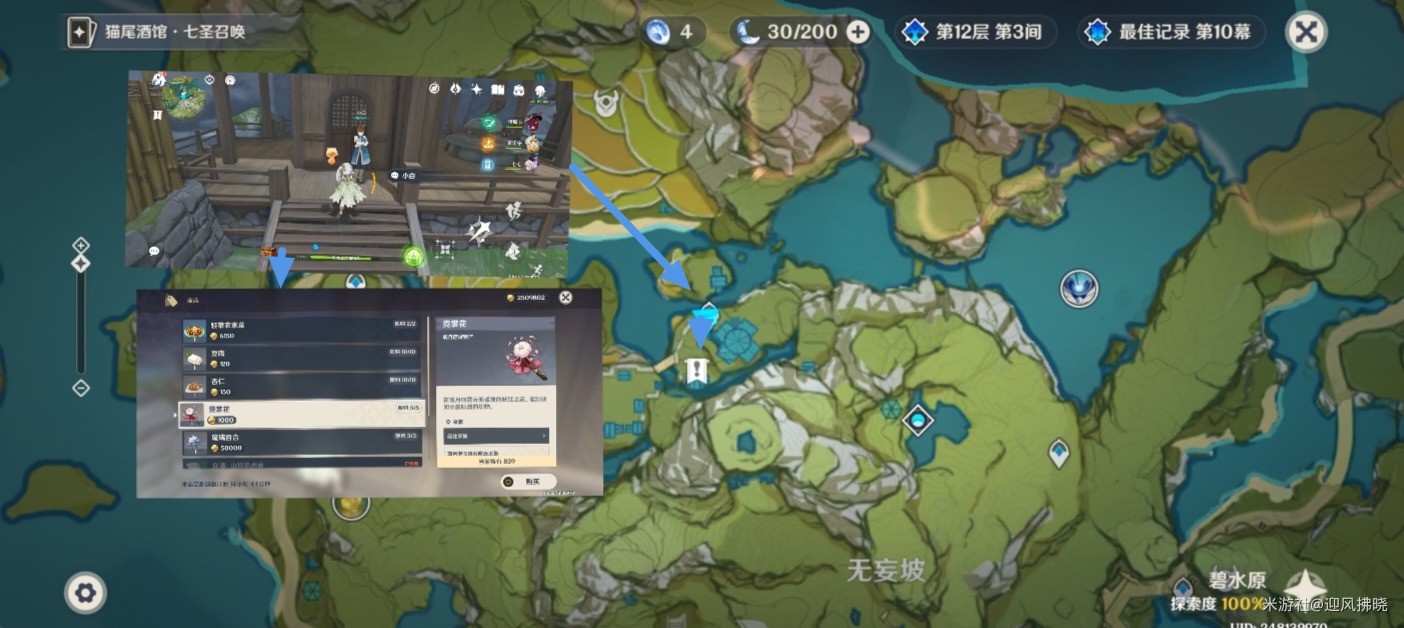Close the map with the X button

click(1305, 32)
